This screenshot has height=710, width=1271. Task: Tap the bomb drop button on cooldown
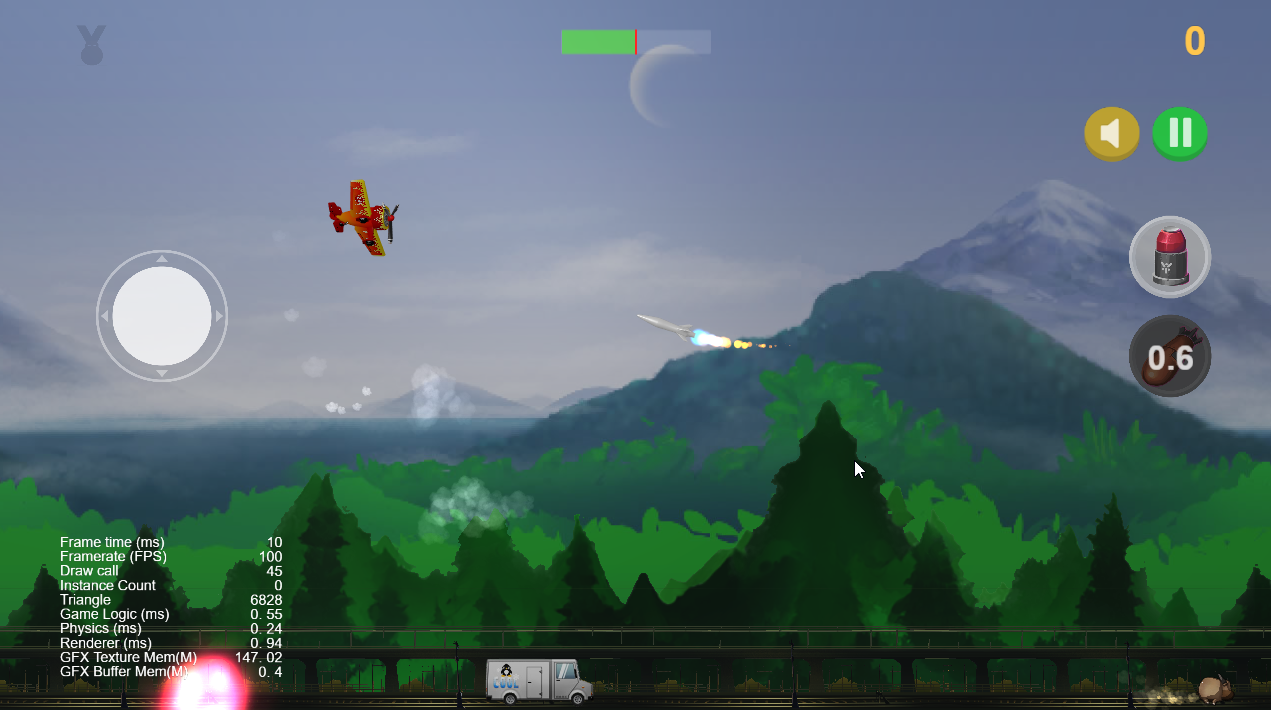click(1169, 356)
